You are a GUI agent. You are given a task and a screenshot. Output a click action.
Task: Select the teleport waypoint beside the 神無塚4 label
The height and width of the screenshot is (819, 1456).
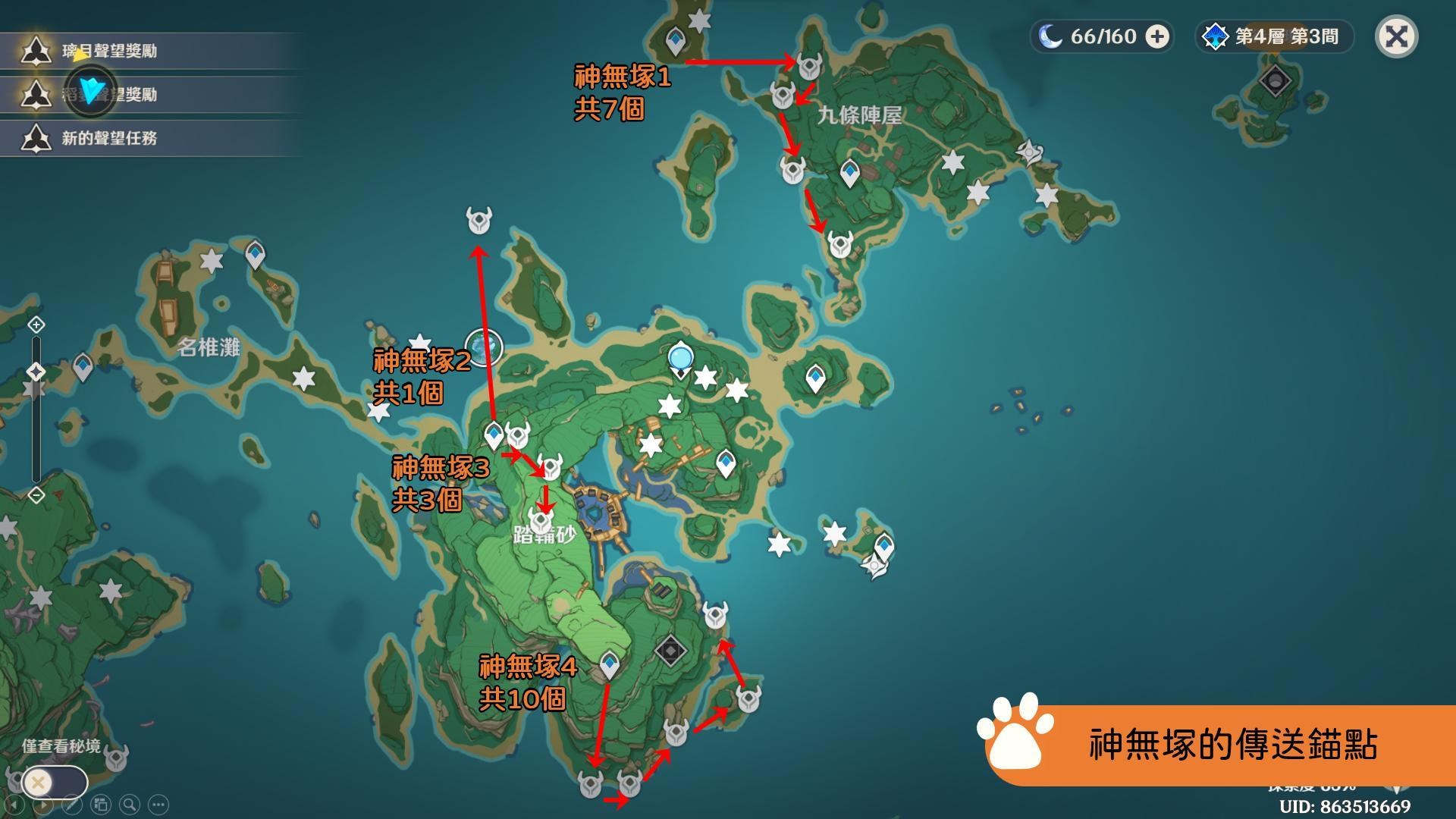610,664
